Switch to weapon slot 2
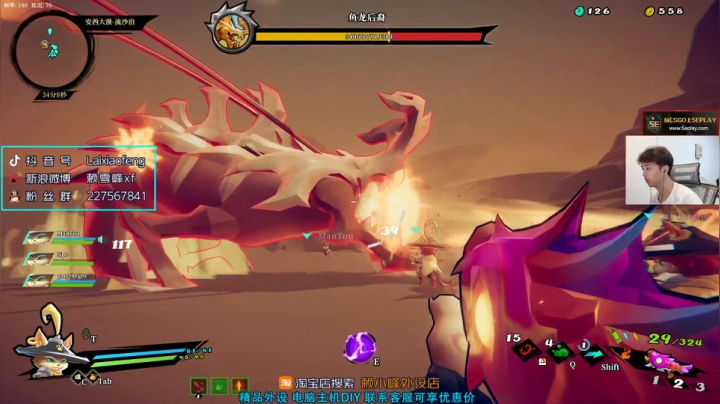The height and width of the screenshot is (404, 720). 677,382
